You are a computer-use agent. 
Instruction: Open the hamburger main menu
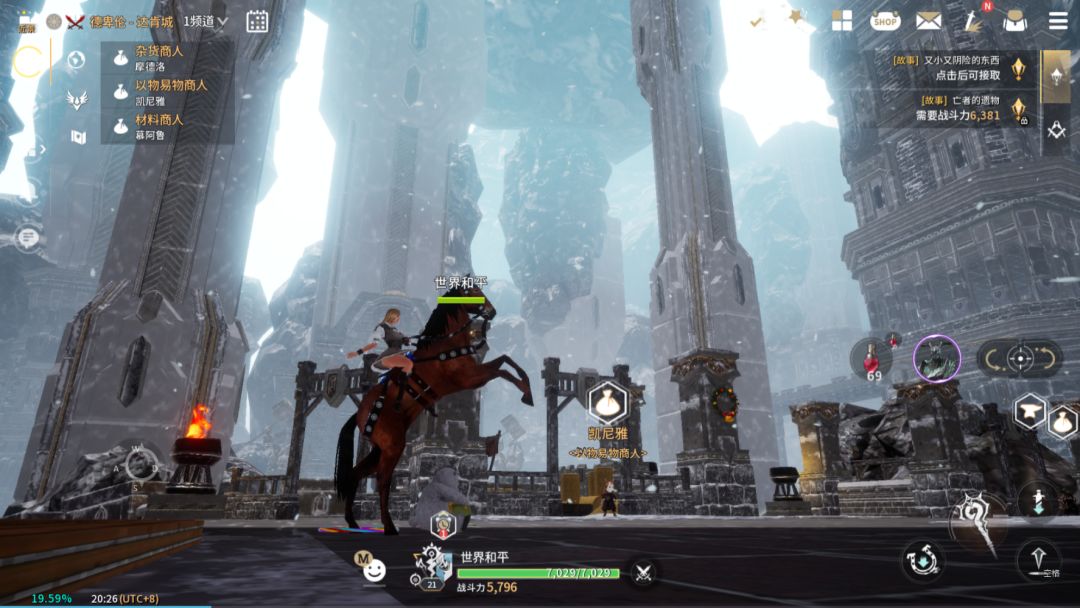click(1057, 21)
